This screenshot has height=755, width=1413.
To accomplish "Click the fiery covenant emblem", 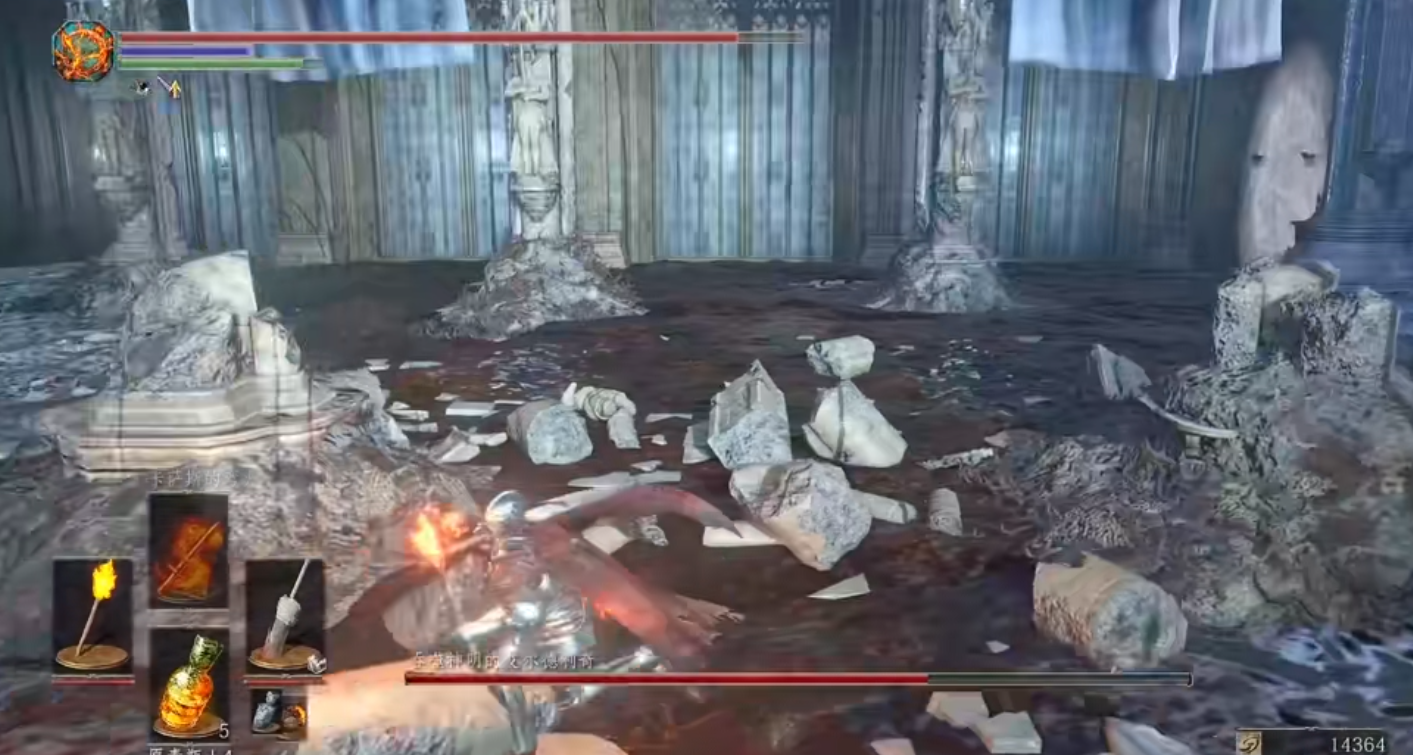I will click(x=84, y=51).
